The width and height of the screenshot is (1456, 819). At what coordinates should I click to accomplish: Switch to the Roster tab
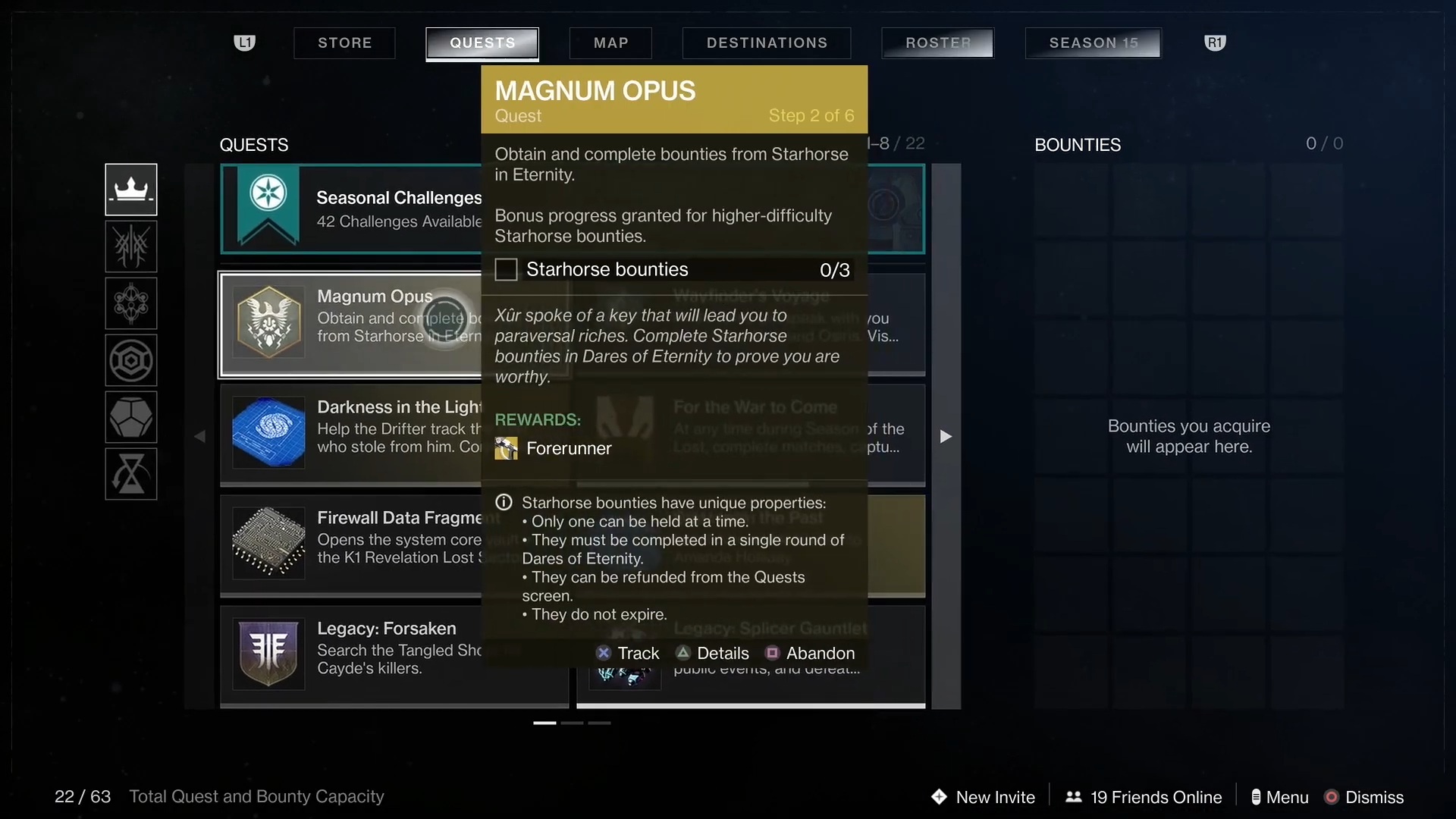point(938,43)
